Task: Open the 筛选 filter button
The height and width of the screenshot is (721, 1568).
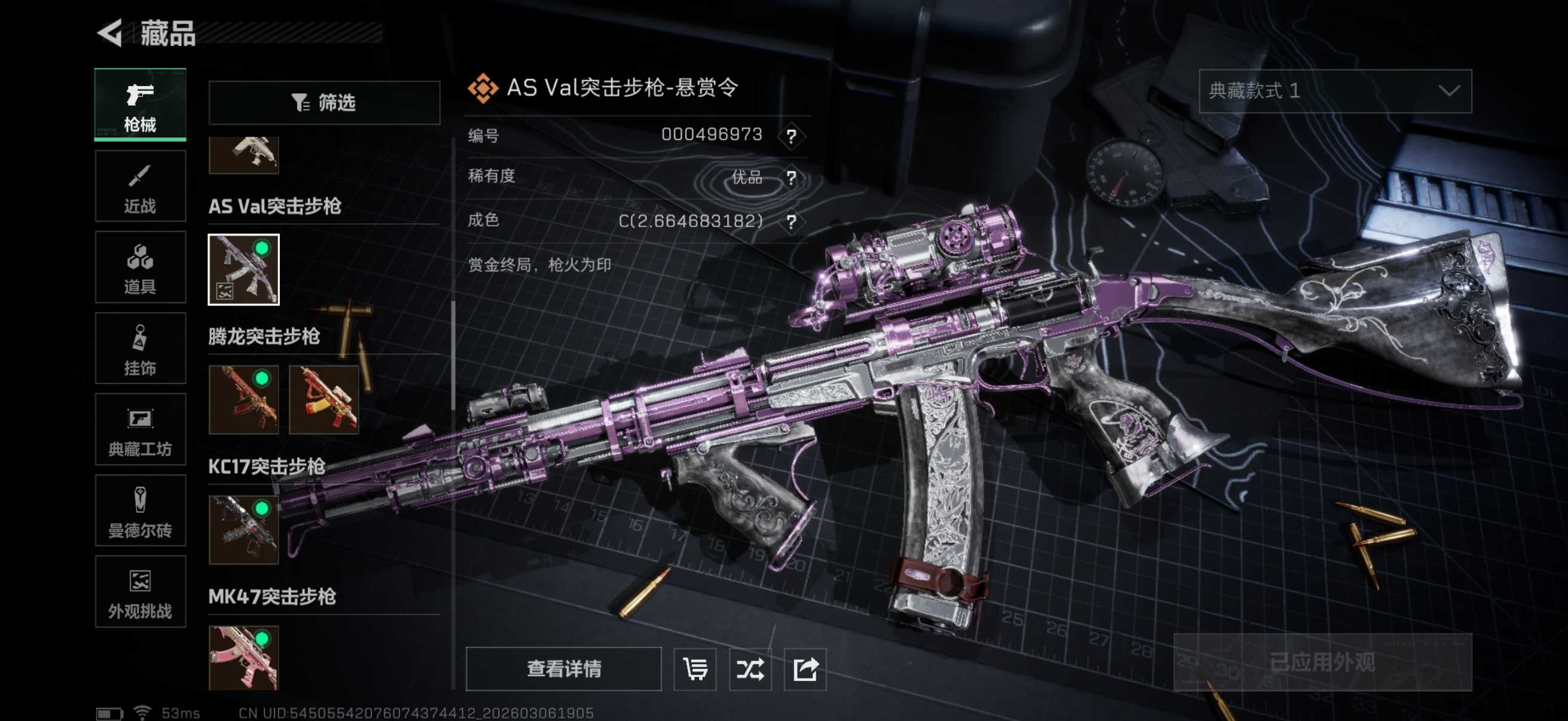Action: pos(324,103)
